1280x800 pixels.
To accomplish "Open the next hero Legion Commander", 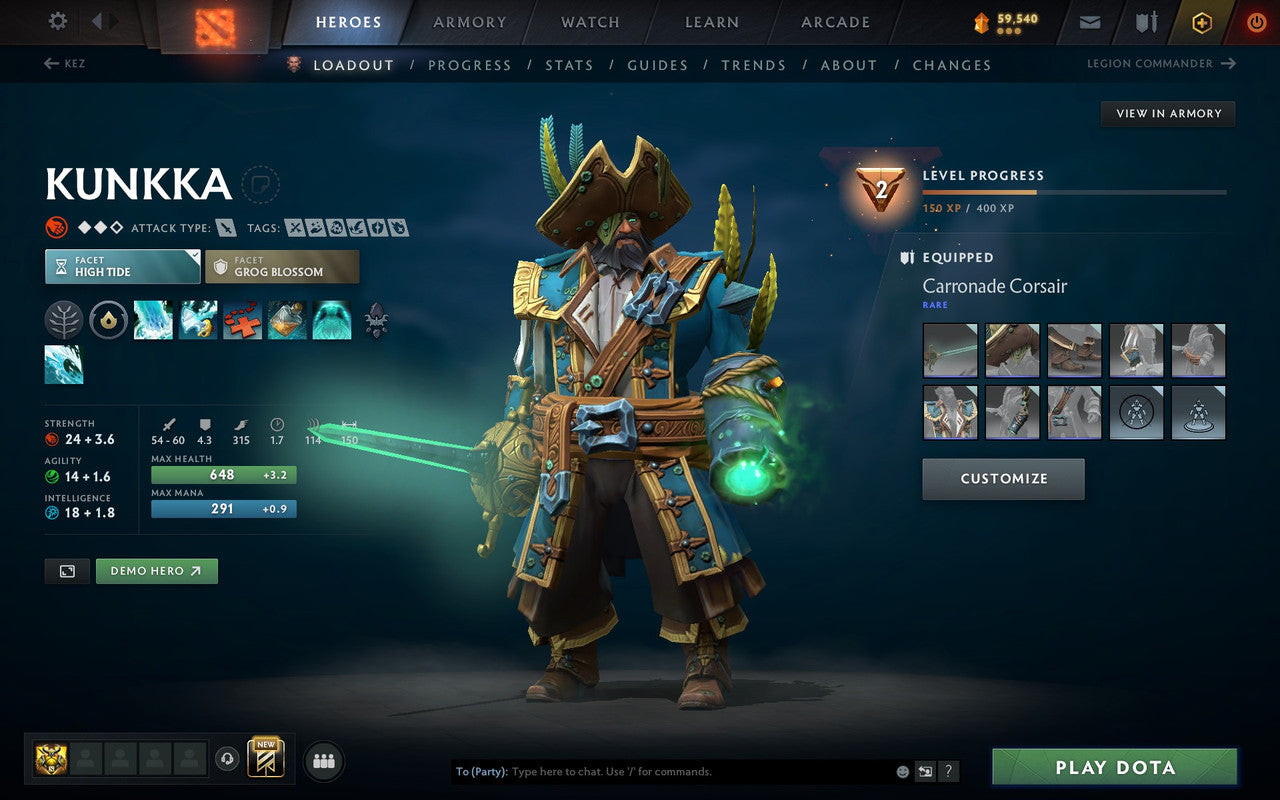I will pyautogui.click(x=1161, y=63).
